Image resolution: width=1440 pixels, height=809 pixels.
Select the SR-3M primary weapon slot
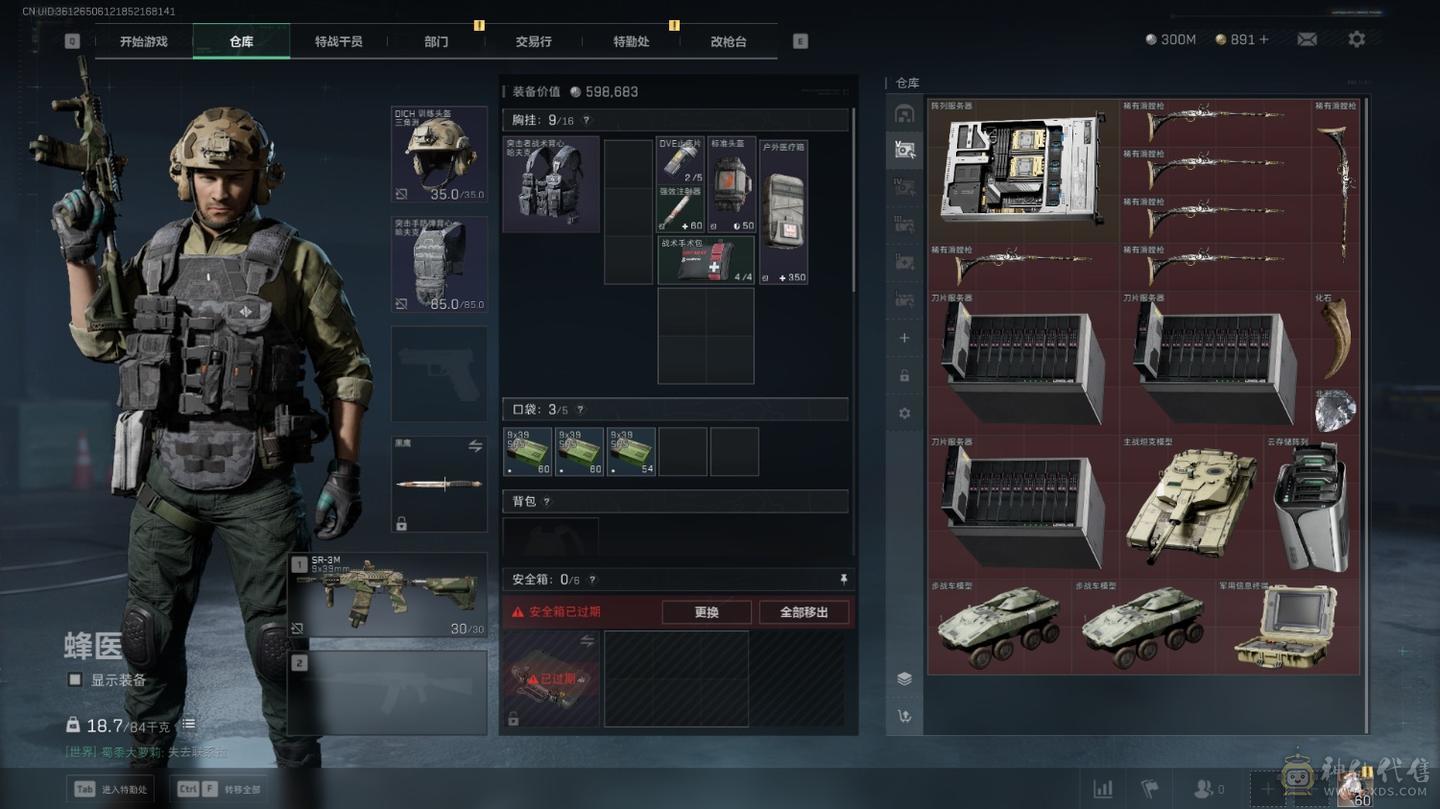[x=387, y=595]
